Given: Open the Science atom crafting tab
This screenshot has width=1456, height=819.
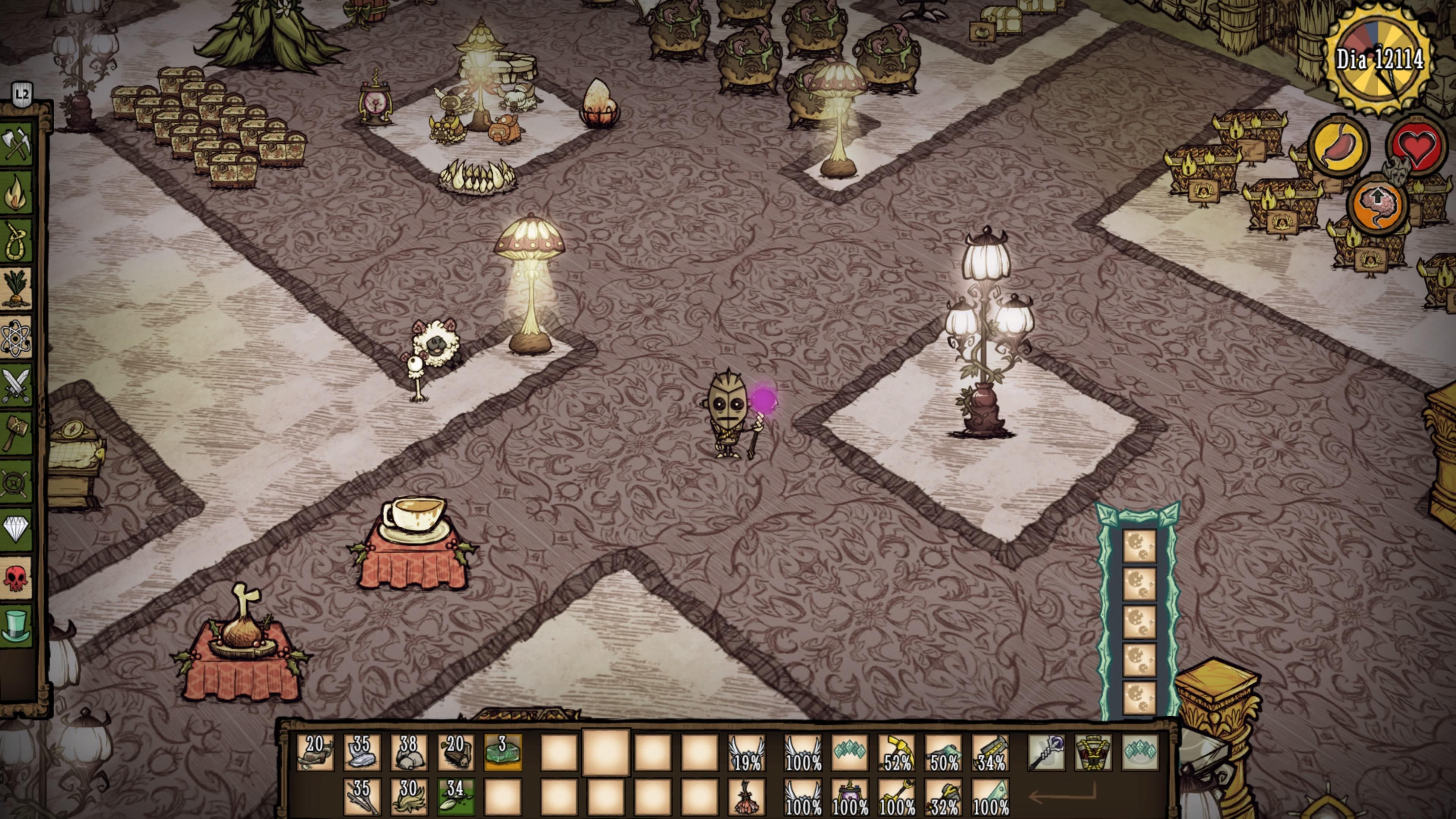Looking at the screenshot, I should click(x=16, y=337).
